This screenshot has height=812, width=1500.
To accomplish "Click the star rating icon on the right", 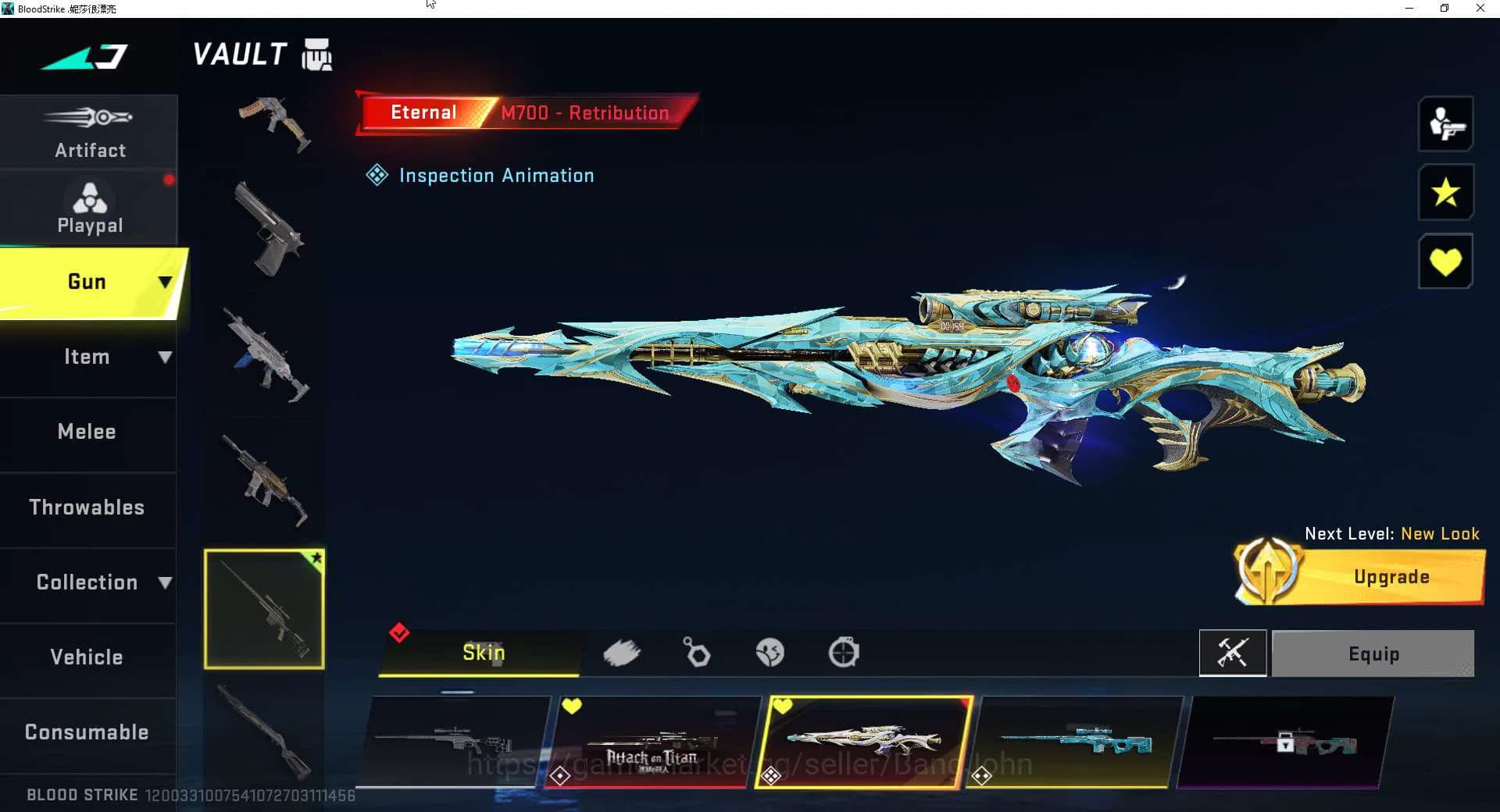I will point(1445,192).
